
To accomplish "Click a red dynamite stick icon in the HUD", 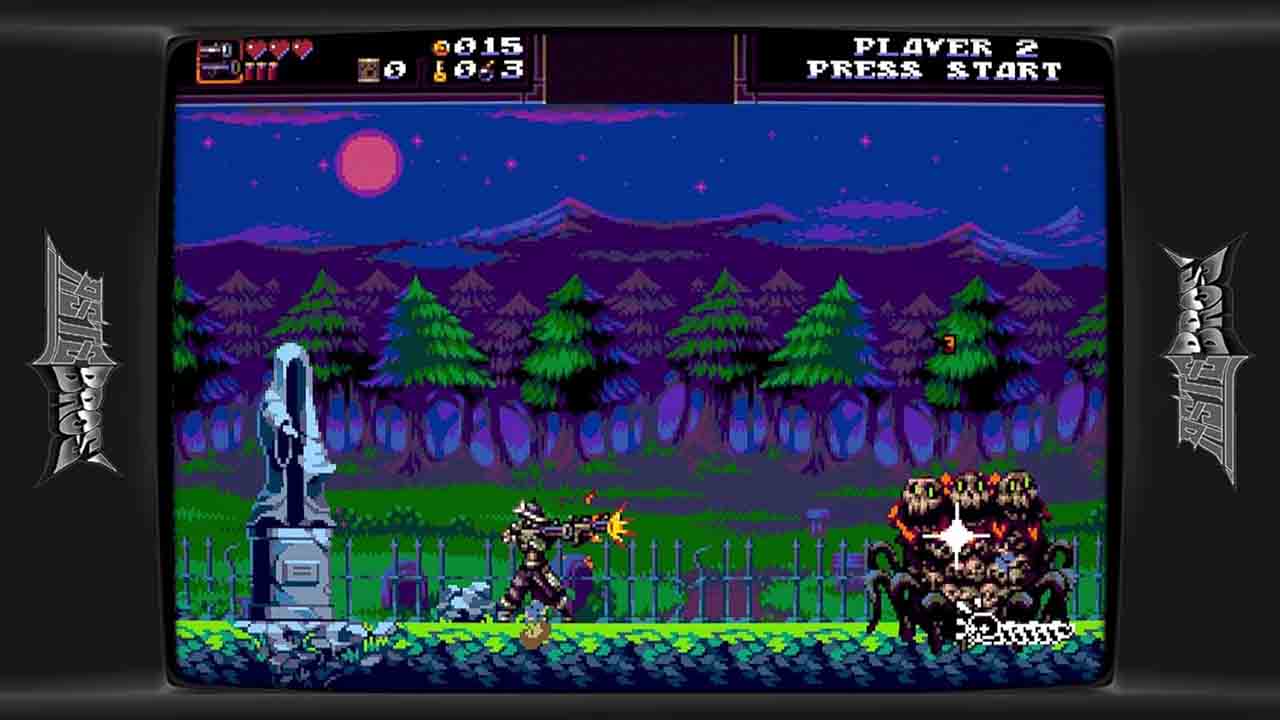I will coord(250,72).
